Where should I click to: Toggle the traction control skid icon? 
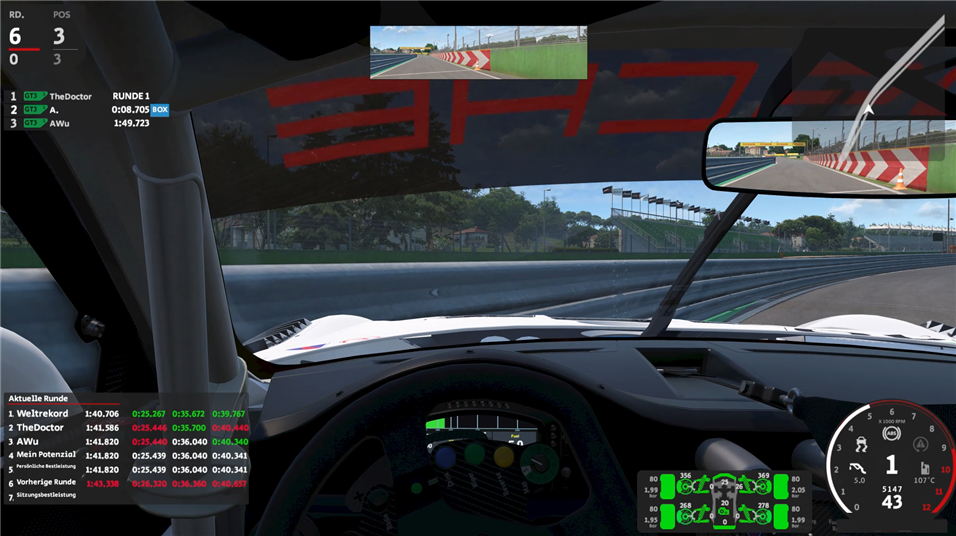[x=863, y=443]
